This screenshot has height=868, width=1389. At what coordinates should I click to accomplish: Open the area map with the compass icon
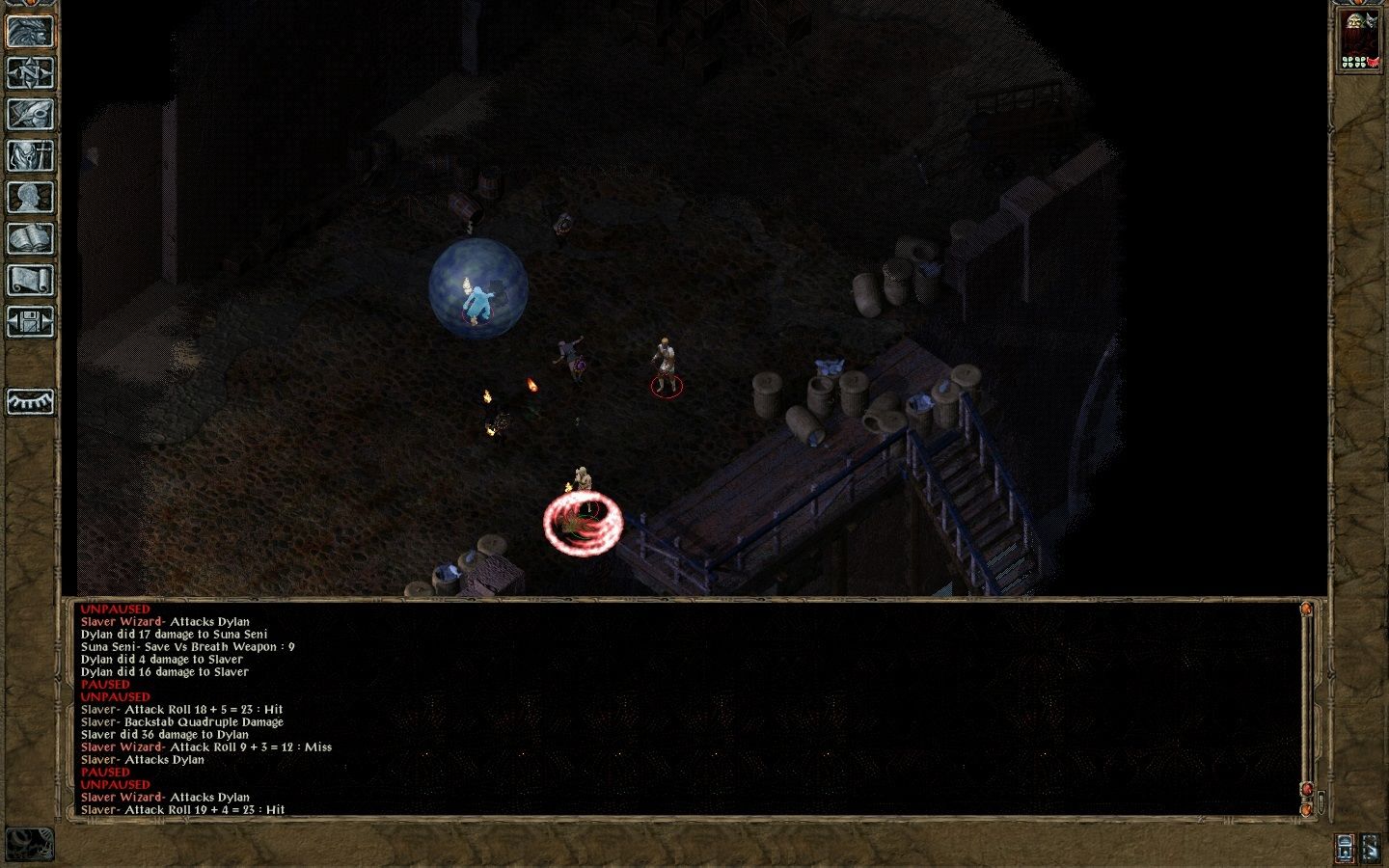pos(30,72)
